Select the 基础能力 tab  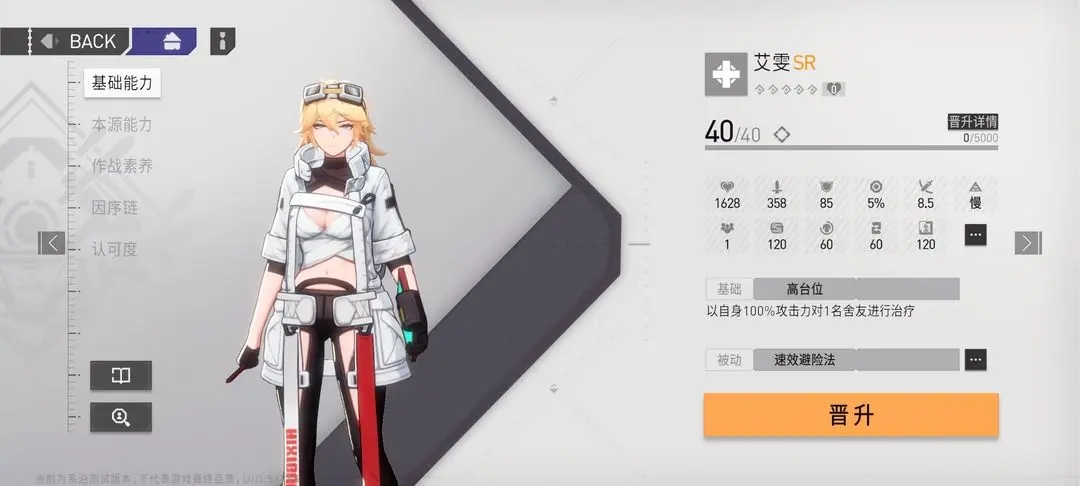pyautogui.click(x=122, y=83)
